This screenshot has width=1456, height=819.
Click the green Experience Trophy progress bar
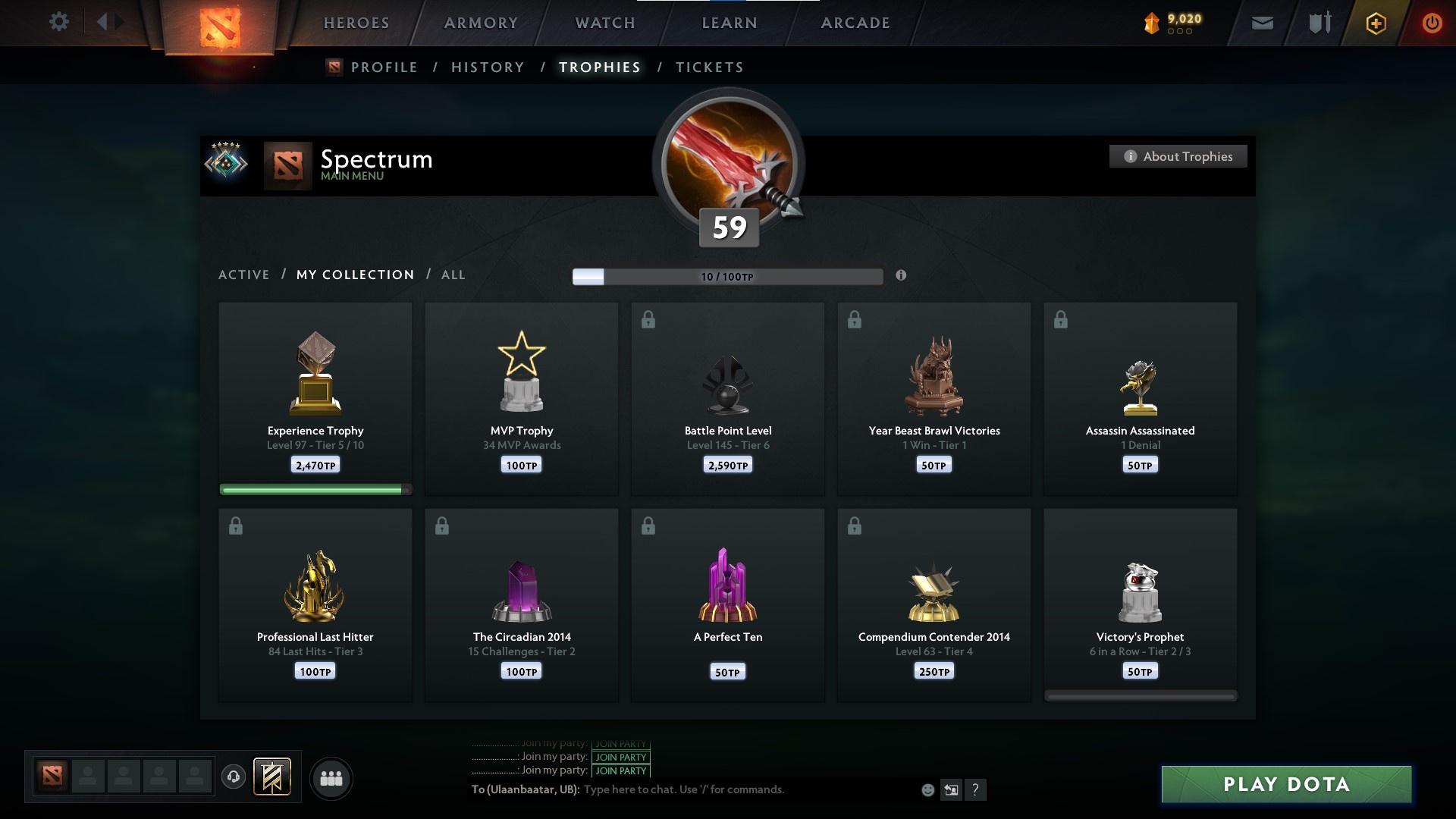pos(313,489)
